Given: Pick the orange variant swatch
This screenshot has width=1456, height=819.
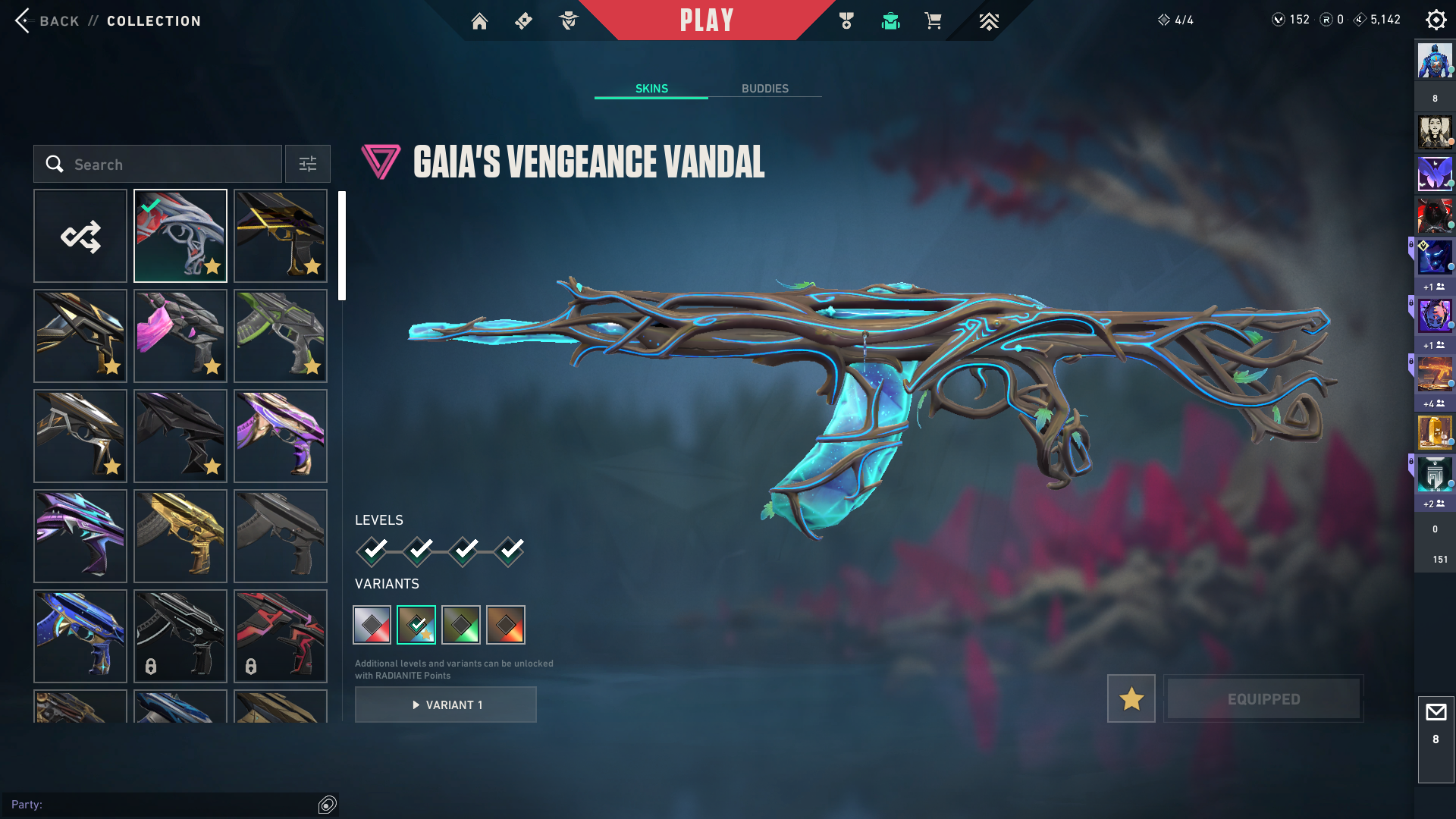Looking at the screenshot, I should pos(506,625).
